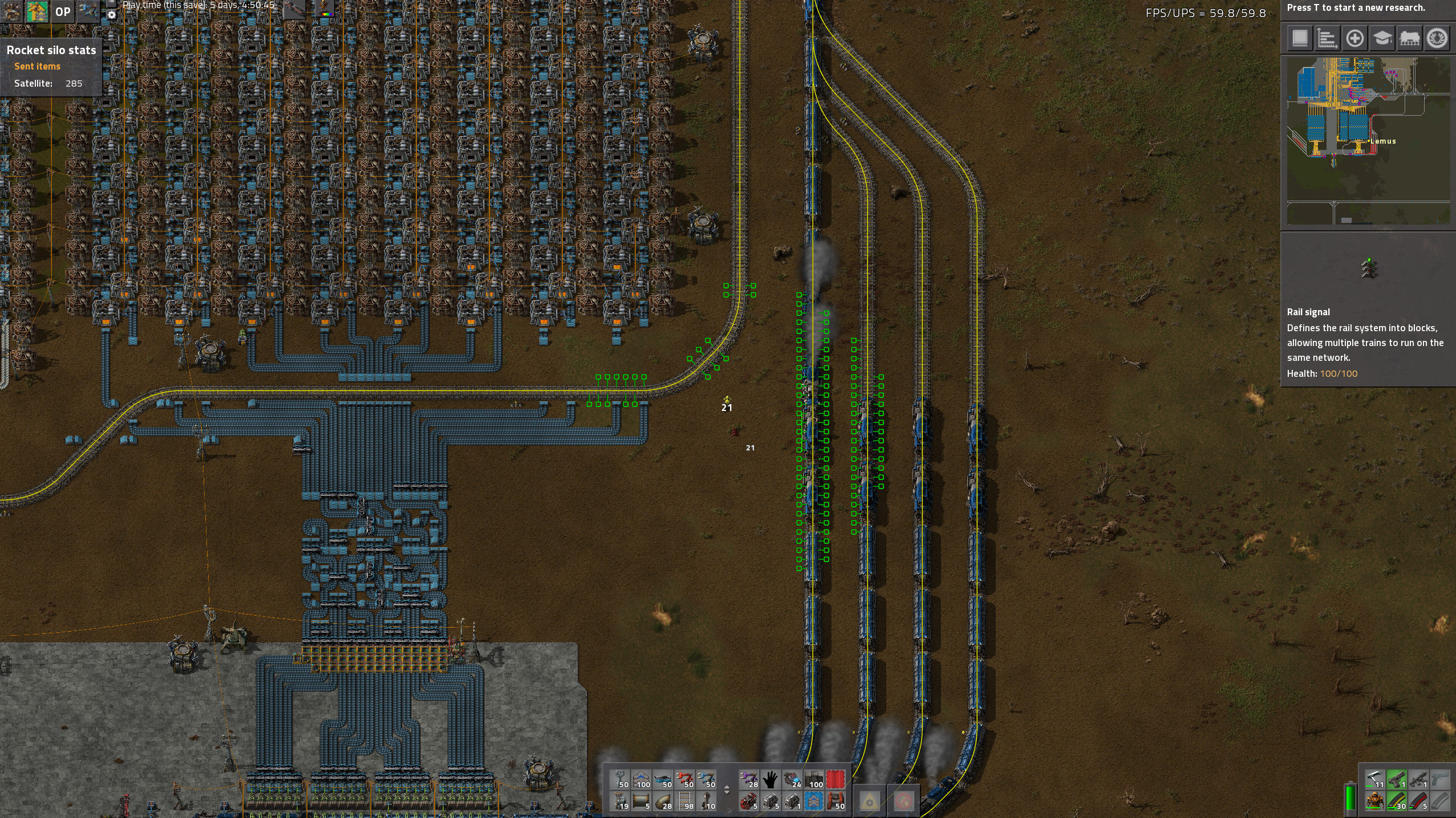1456x818 pixels.
Task: Open the blueprint library book button
Action: (x=1300, y=39)
